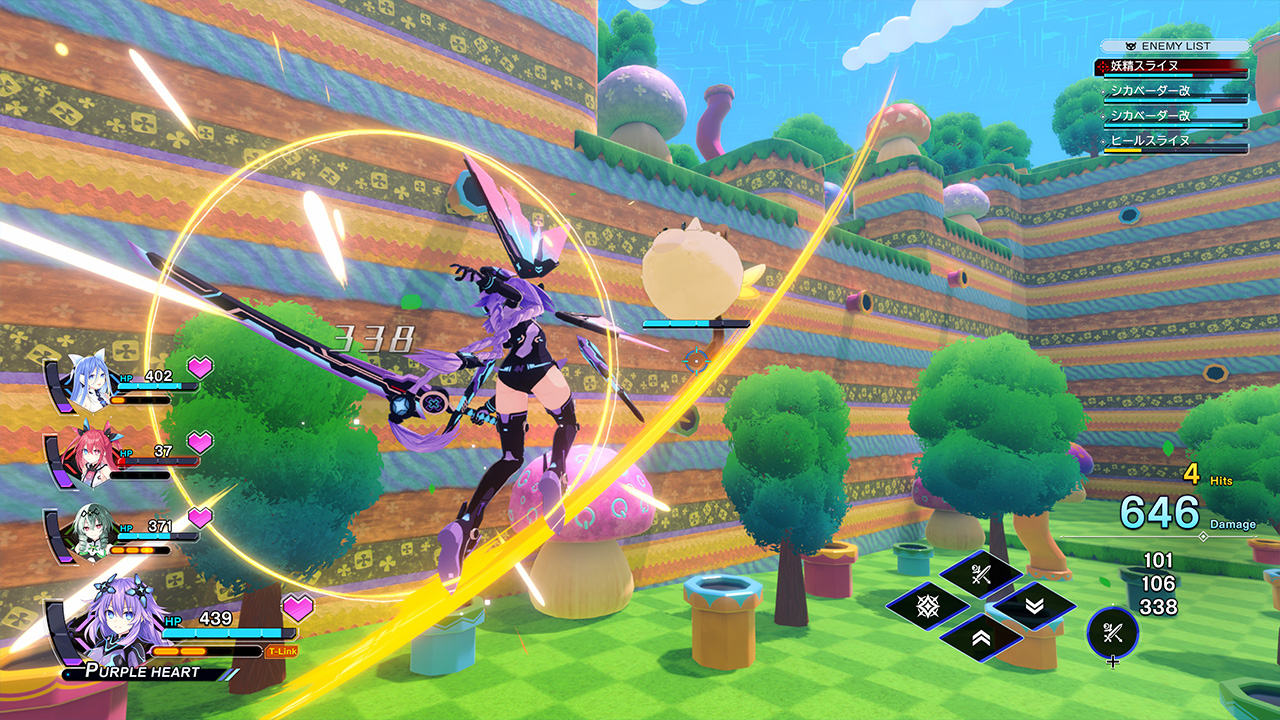Click the ENEMY LIST header
The height and width of the screenshot is (720, 1280).
1175,46
